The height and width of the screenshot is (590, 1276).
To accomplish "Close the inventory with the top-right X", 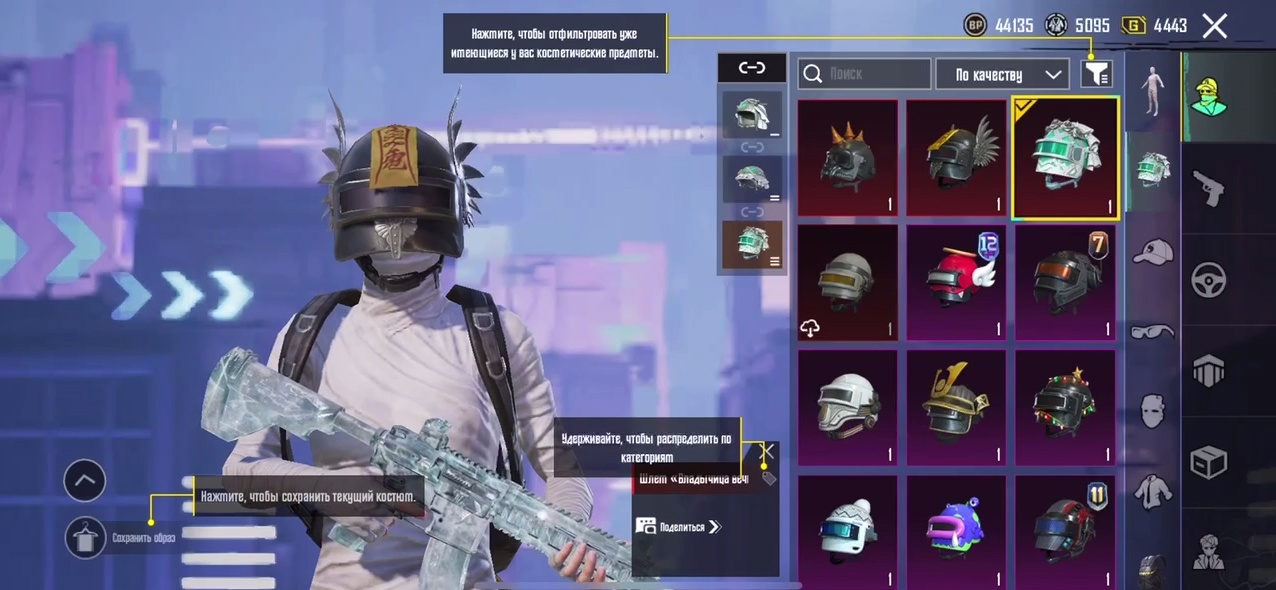I will point(1214,26).
